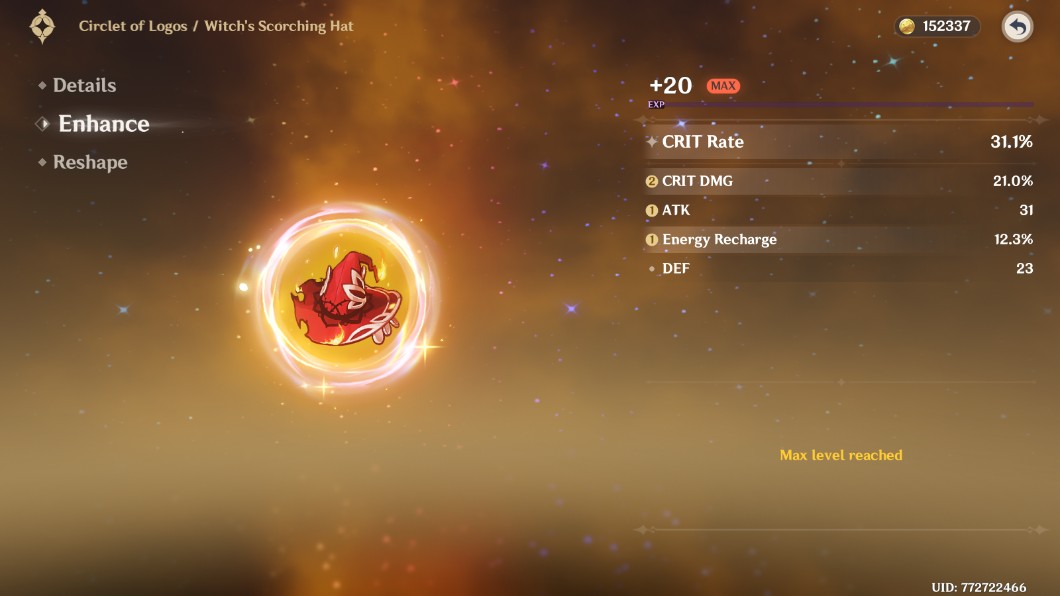
Task: Open the Reshape tab
Action: [90, 162]
